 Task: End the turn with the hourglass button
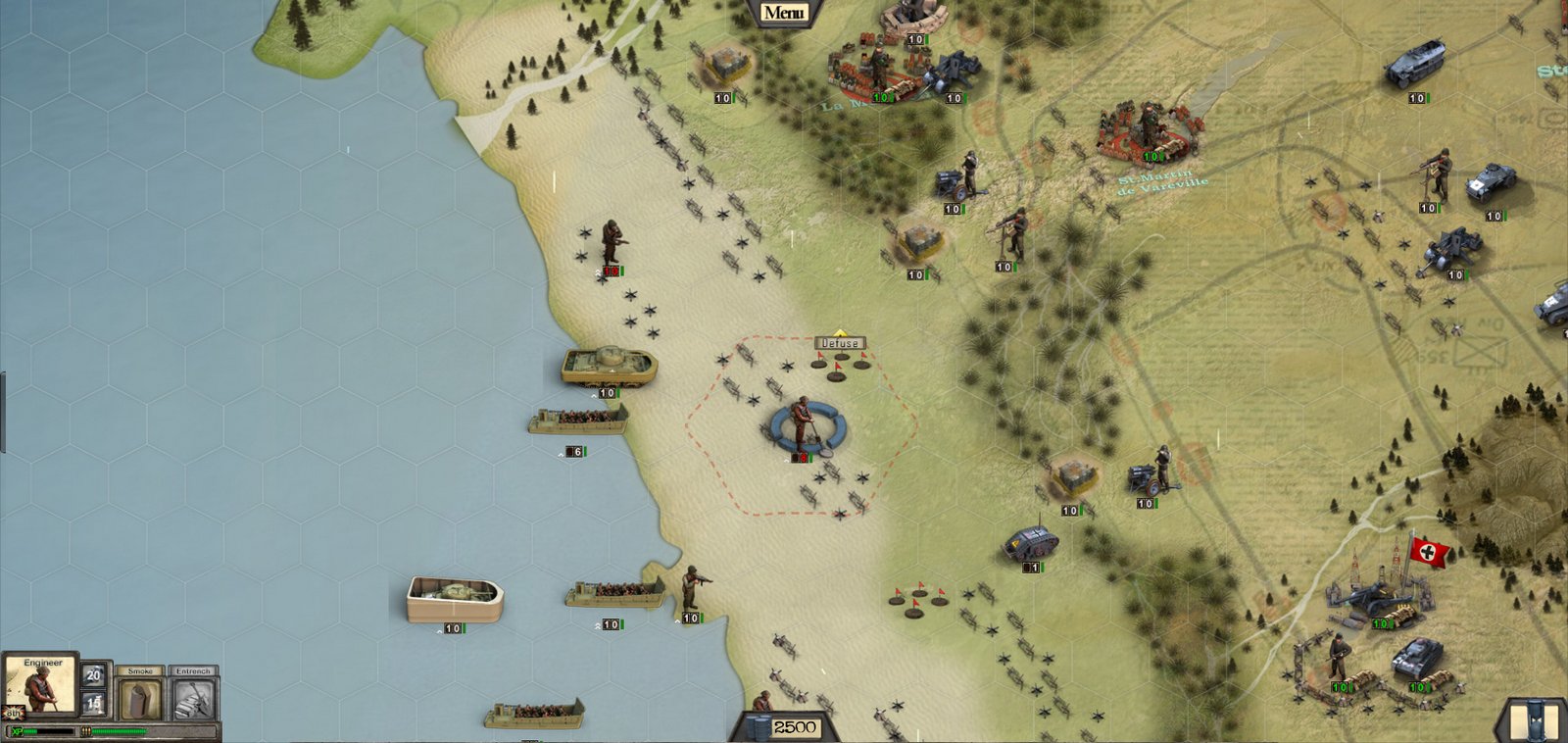pos(1533,719)
